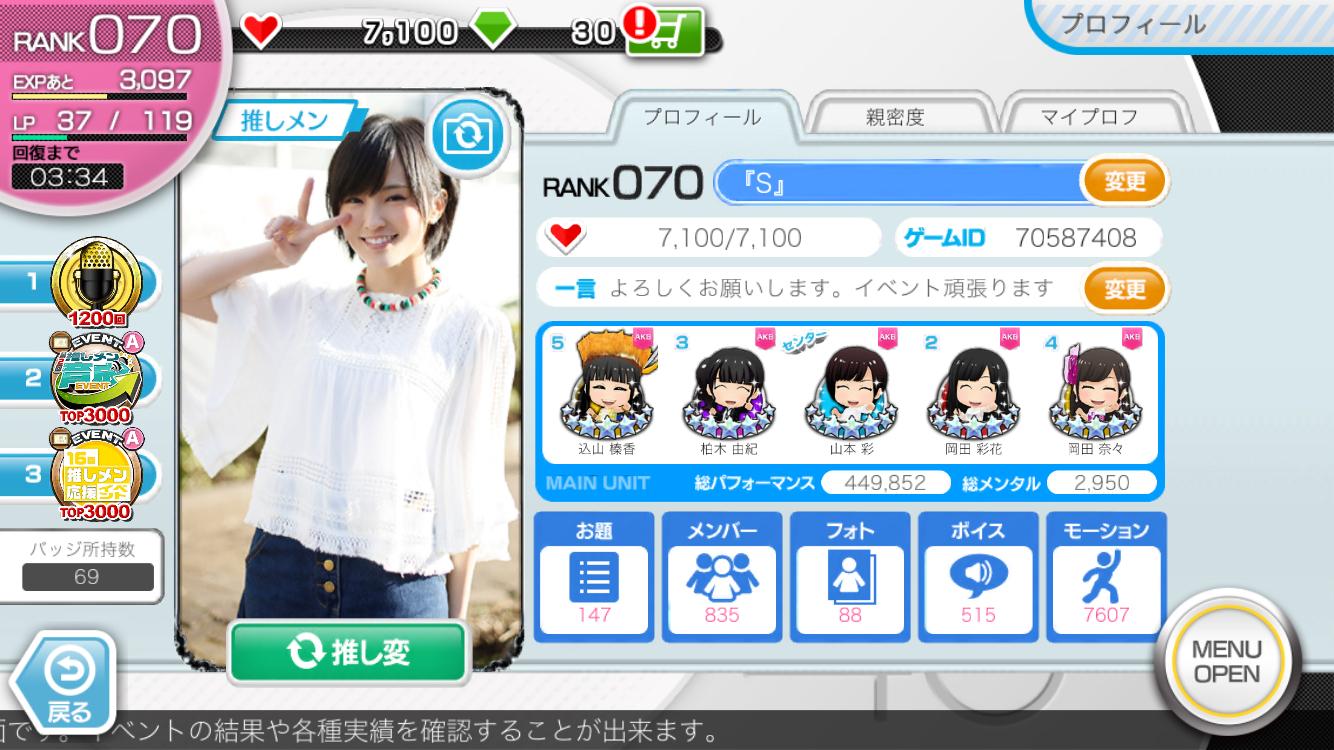
Task: Open the お題 list
Action: click(x=594, y=577)
